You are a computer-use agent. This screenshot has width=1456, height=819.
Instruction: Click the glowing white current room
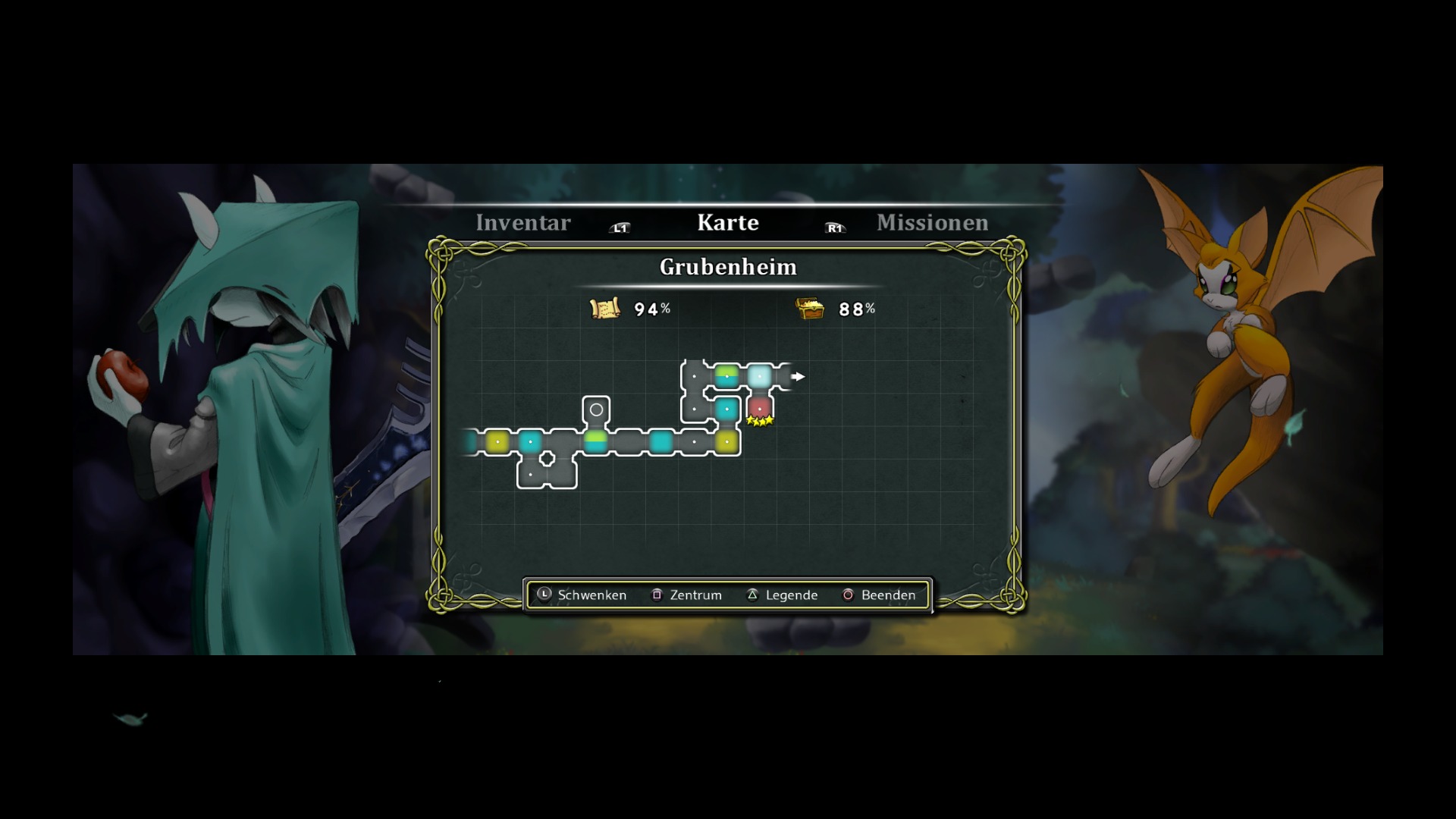click(759, 375)
